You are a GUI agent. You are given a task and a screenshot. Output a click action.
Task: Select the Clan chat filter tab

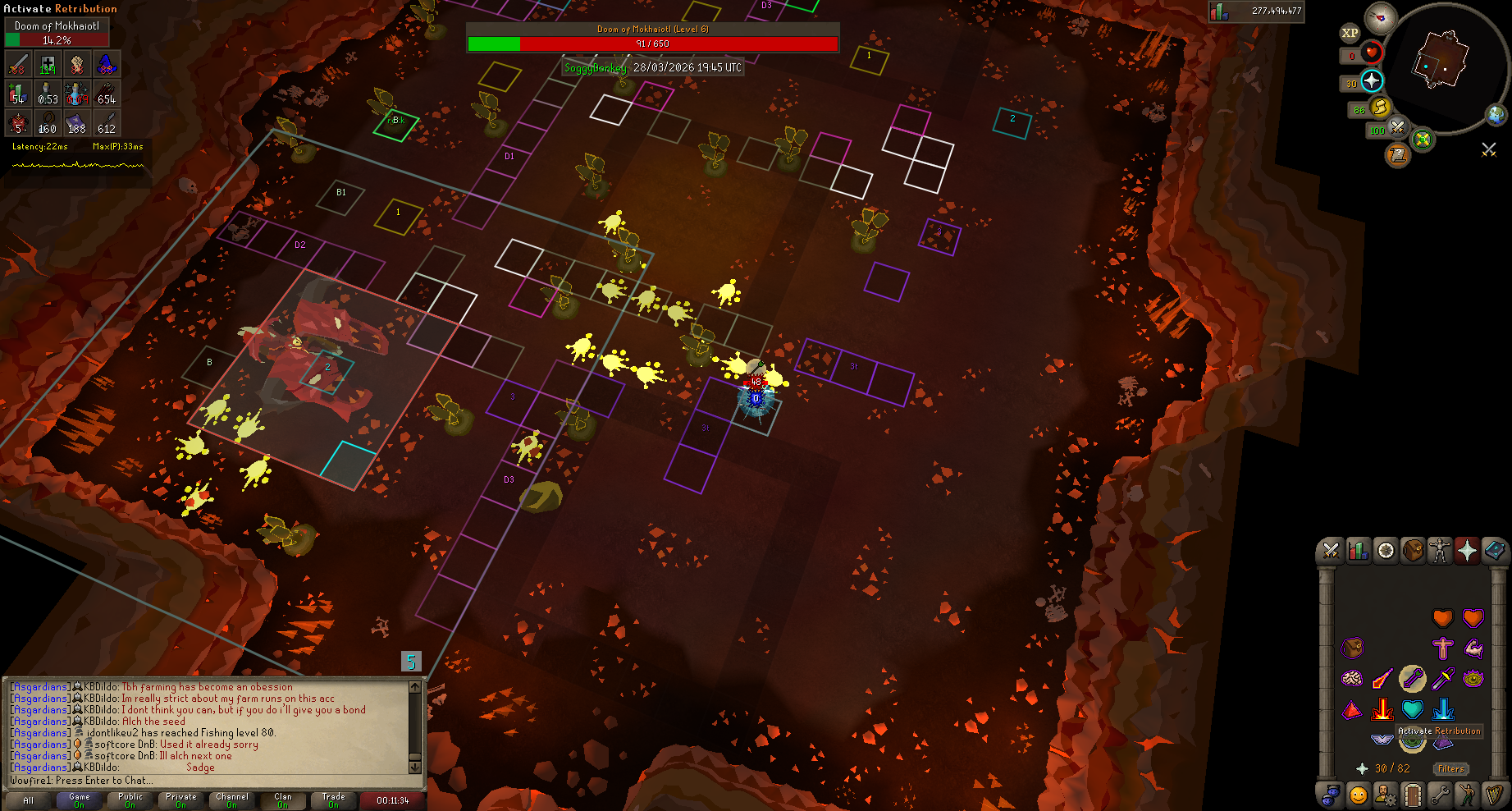(x=283, y=800)
